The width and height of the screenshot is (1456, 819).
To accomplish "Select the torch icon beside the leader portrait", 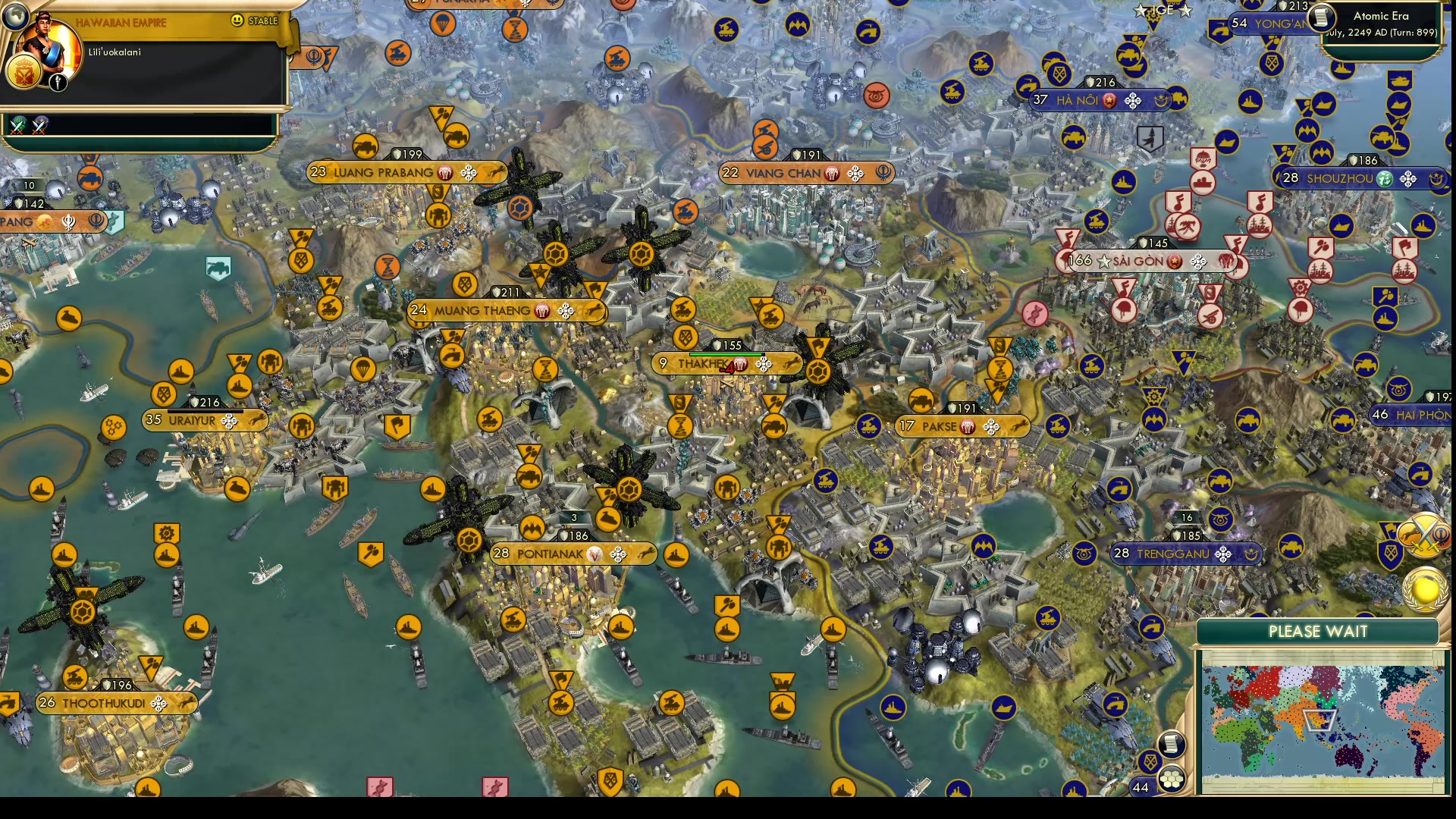I will tap(57, 82).
